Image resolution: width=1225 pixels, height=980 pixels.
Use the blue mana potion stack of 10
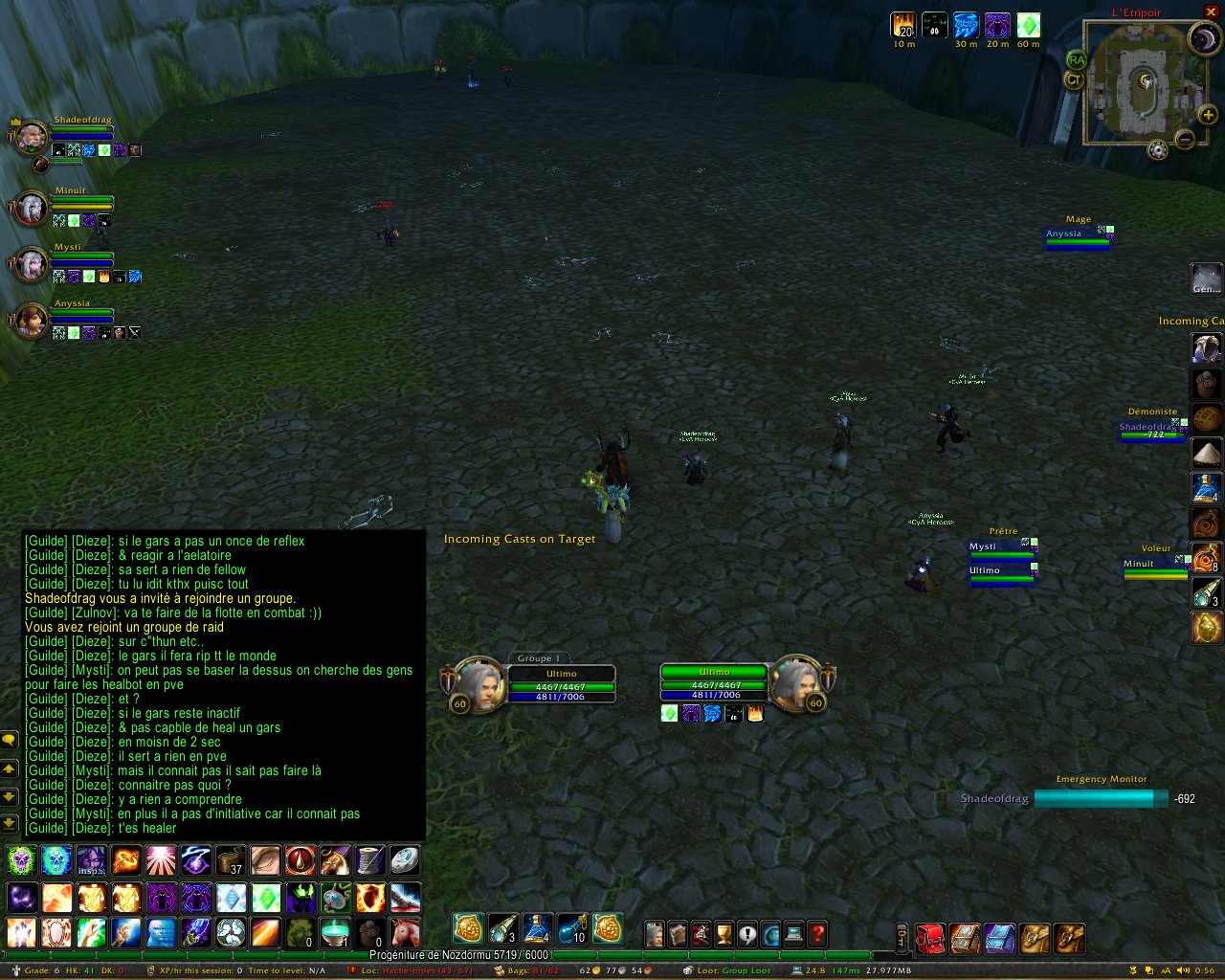(572, 928)
